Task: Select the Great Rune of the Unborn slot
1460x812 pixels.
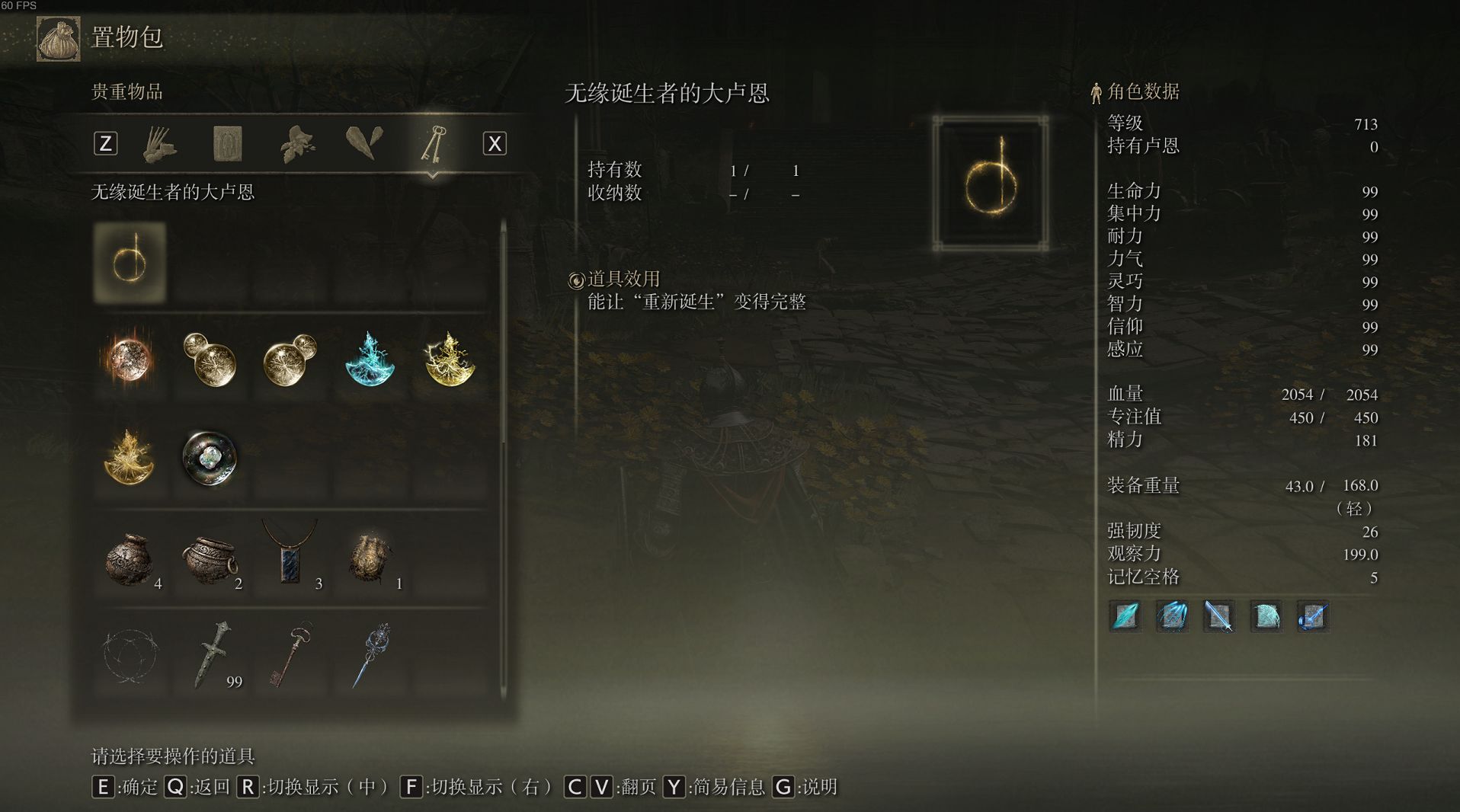Action: click(130, 263)
